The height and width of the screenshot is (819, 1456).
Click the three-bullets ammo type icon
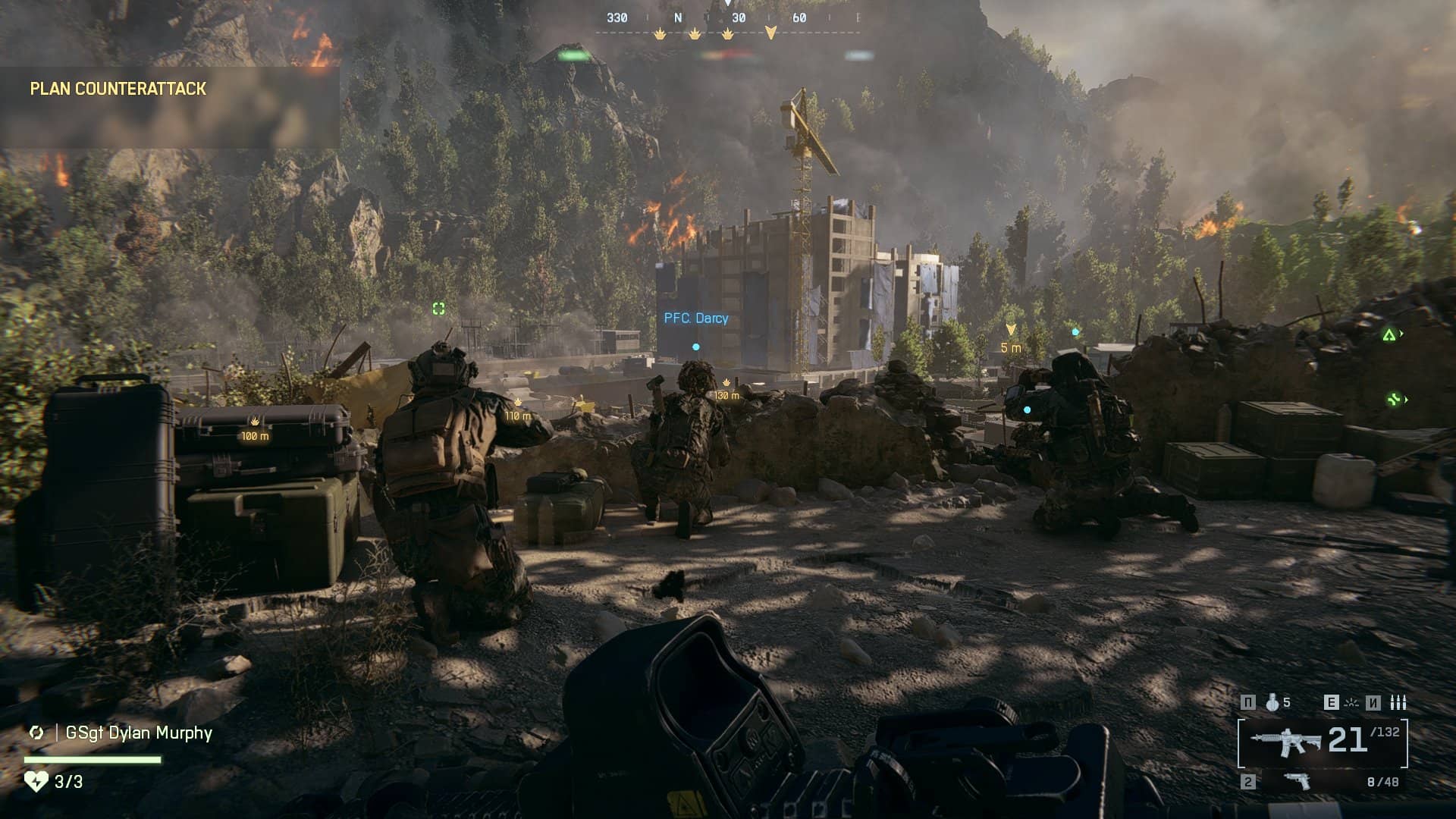coord(1398,703)
